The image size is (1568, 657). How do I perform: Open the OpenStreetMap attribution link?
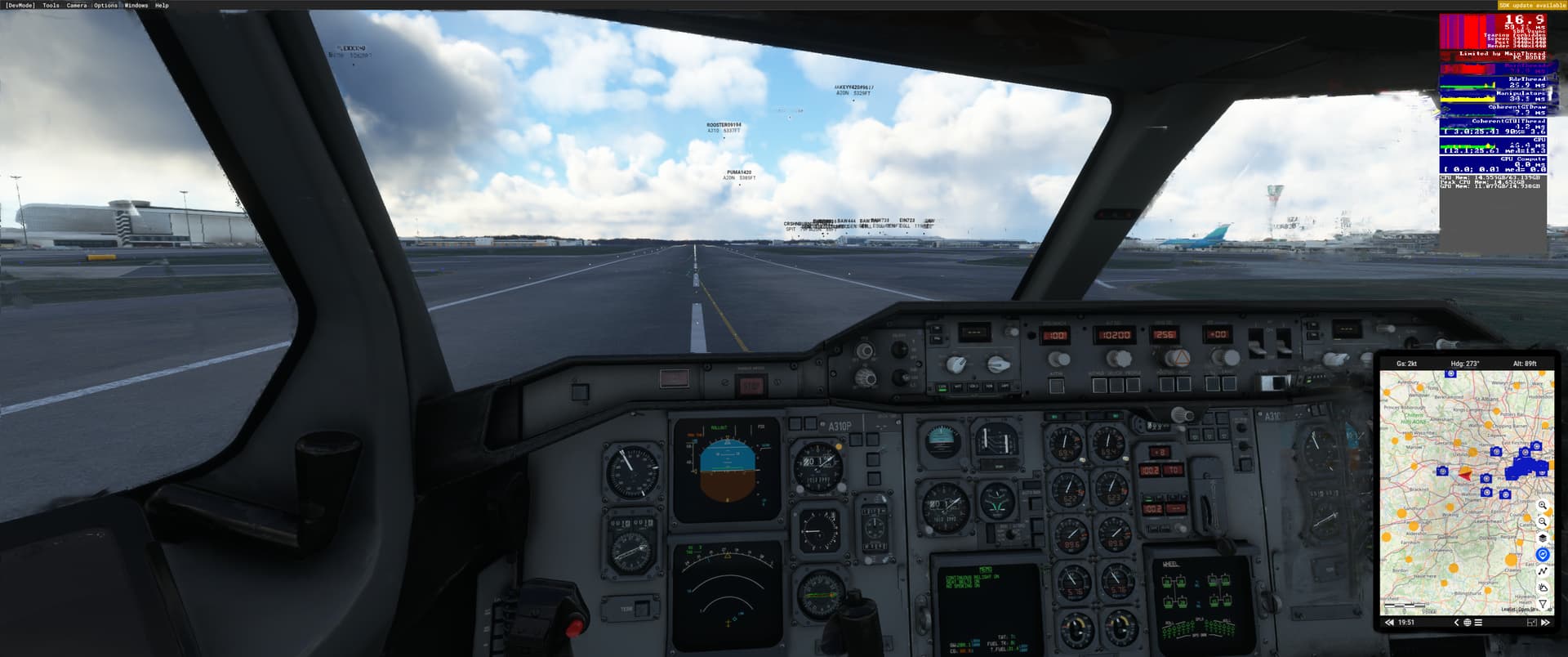[1524, 609]
